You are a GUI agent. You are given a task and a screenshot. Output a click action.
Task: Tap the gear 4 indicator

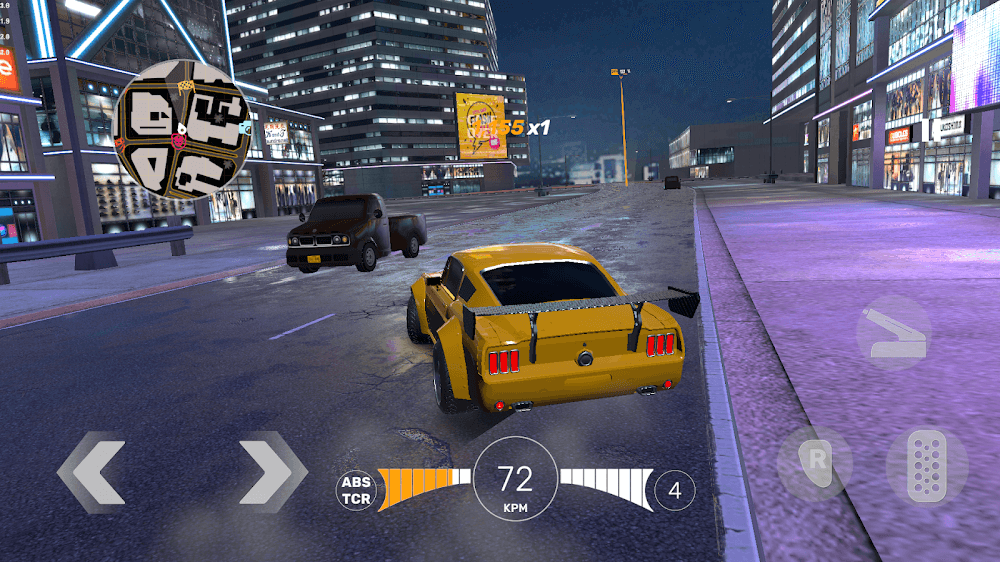pos(675,490)
